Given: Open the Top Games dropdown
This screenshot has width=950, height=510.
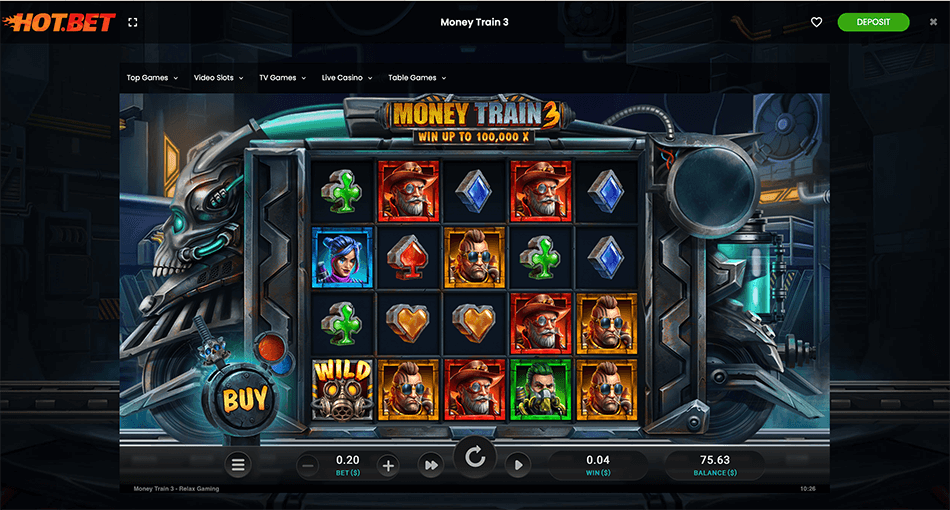Looking at the screenshot, I should click(152, 78).
